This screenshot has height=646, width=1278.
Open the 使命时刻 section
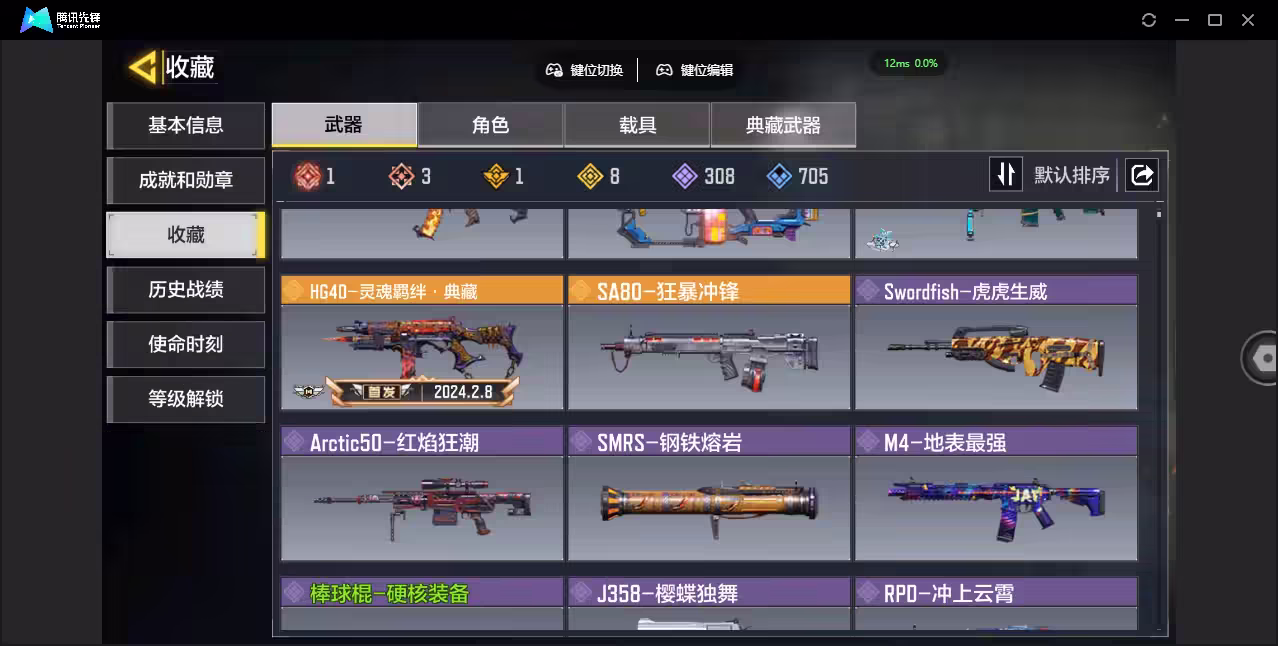[x=186, y=345]
